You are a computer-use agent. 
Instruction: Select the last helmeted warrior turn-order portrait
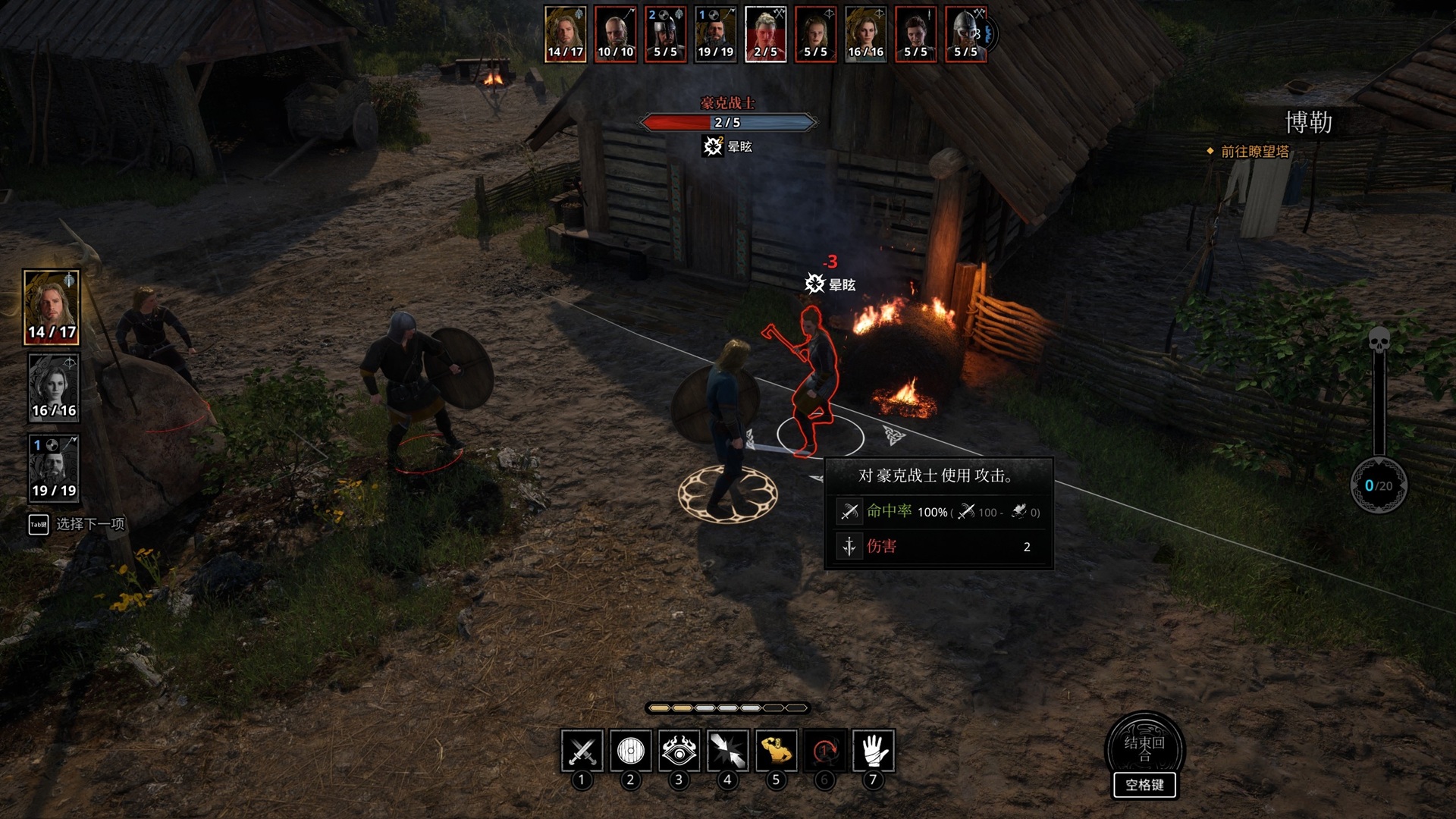(965, 34)
